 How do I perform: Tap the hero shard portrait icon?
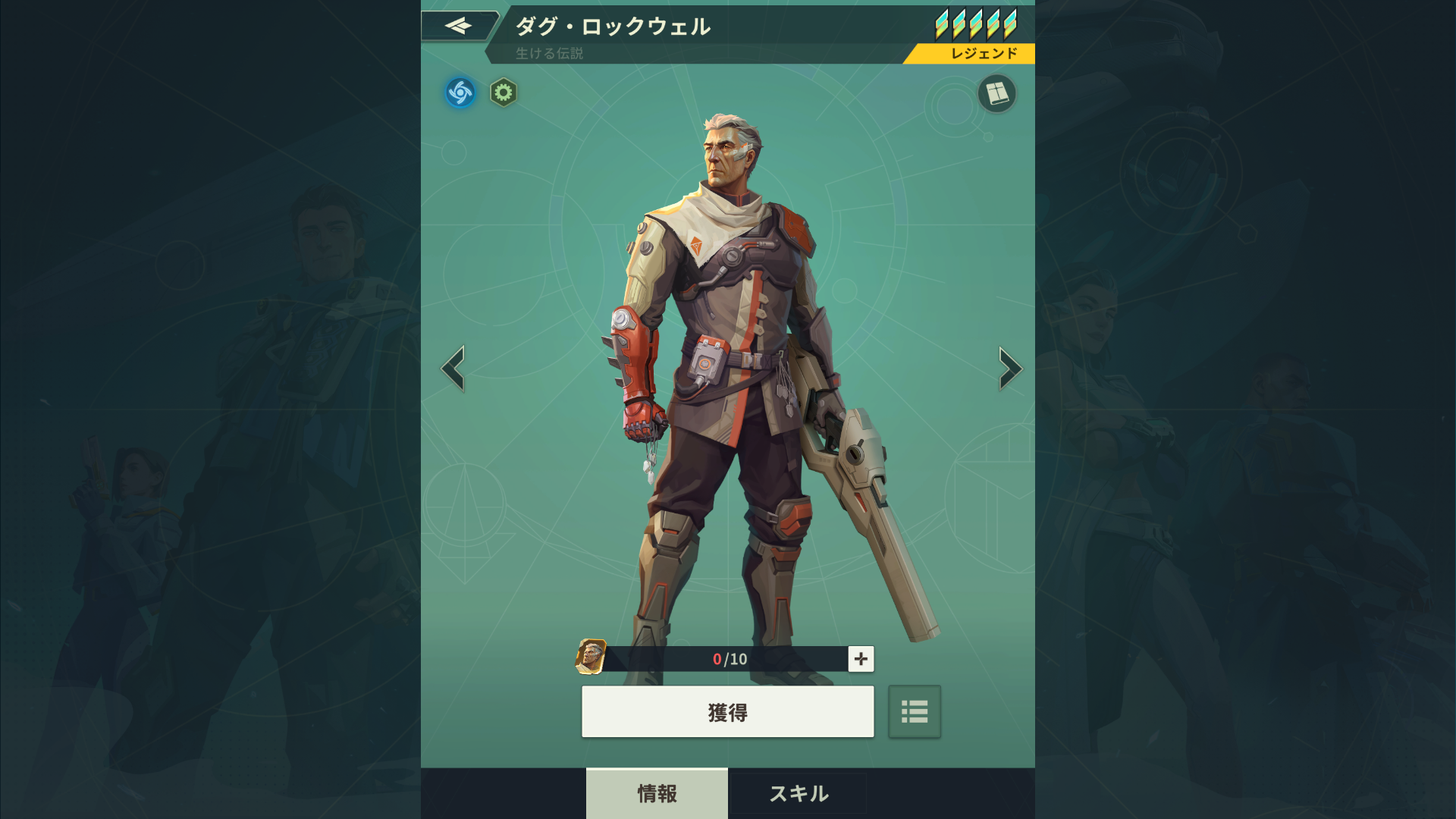591,657
